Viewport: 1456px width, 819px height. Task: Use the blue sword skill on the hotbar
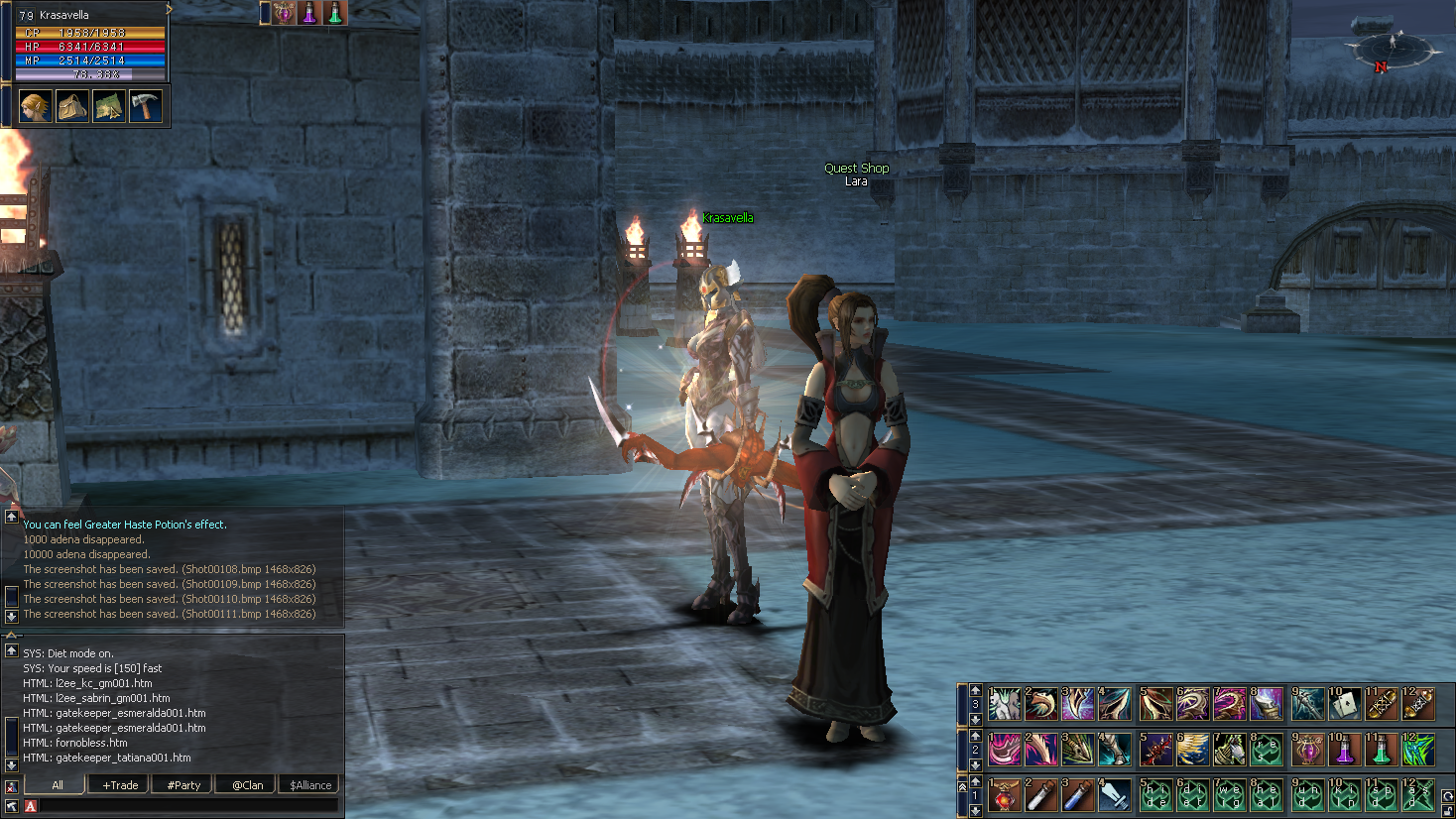[x=1115, y=795]
